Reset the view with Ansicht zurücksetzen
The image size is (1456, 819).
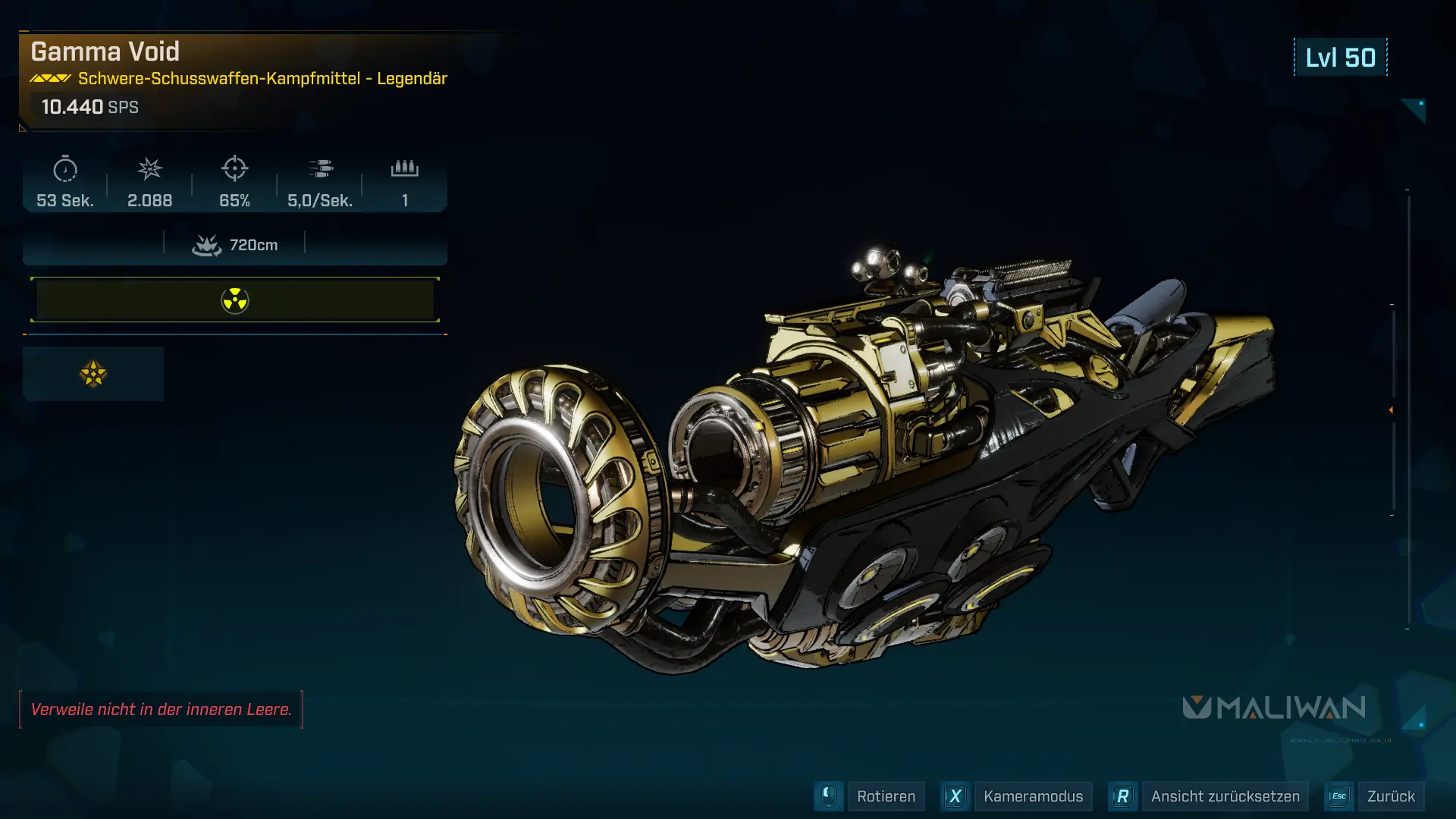1224,796
